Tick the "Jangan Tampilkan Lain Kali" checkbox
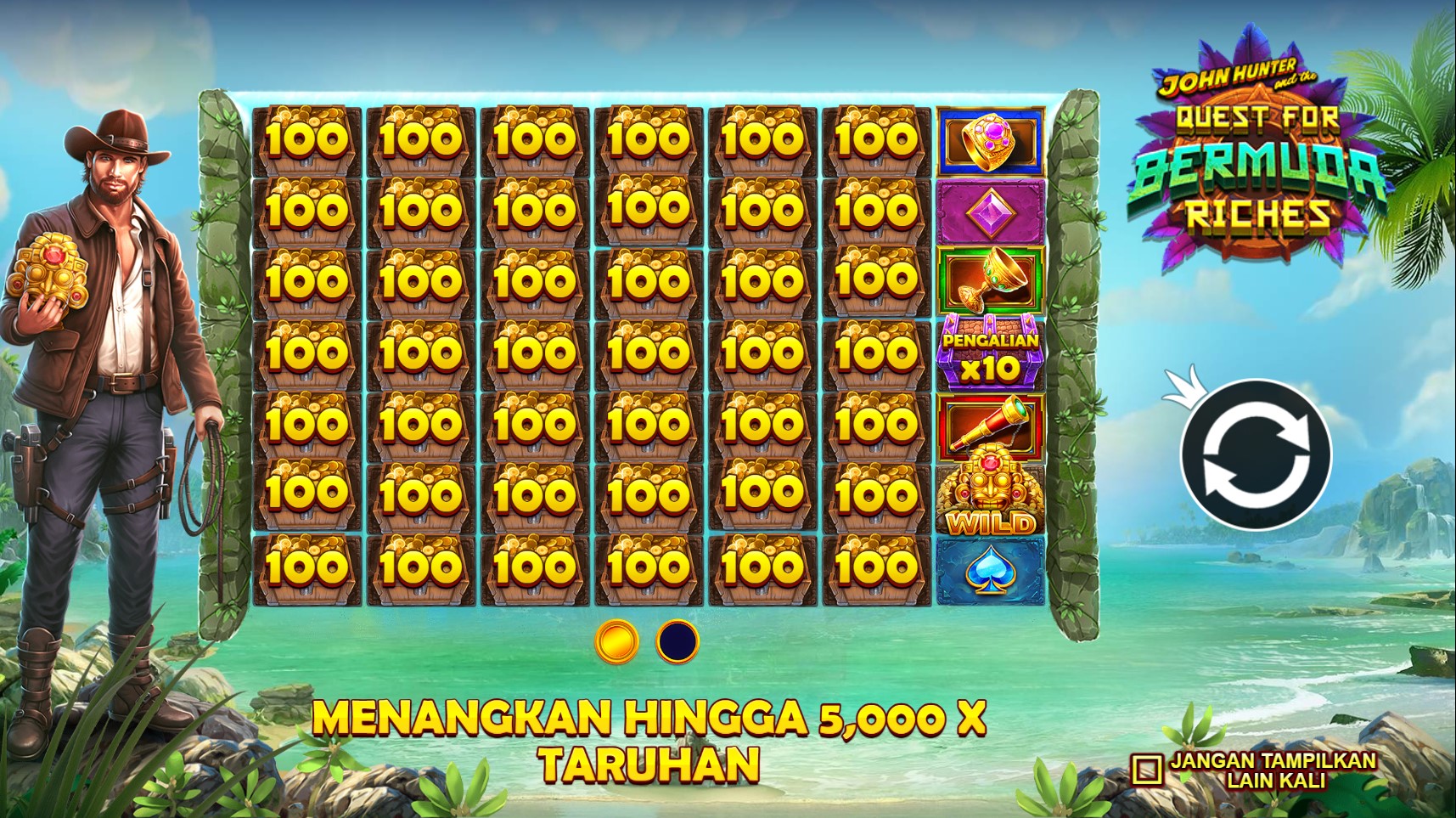 (x=1146, y=770)
